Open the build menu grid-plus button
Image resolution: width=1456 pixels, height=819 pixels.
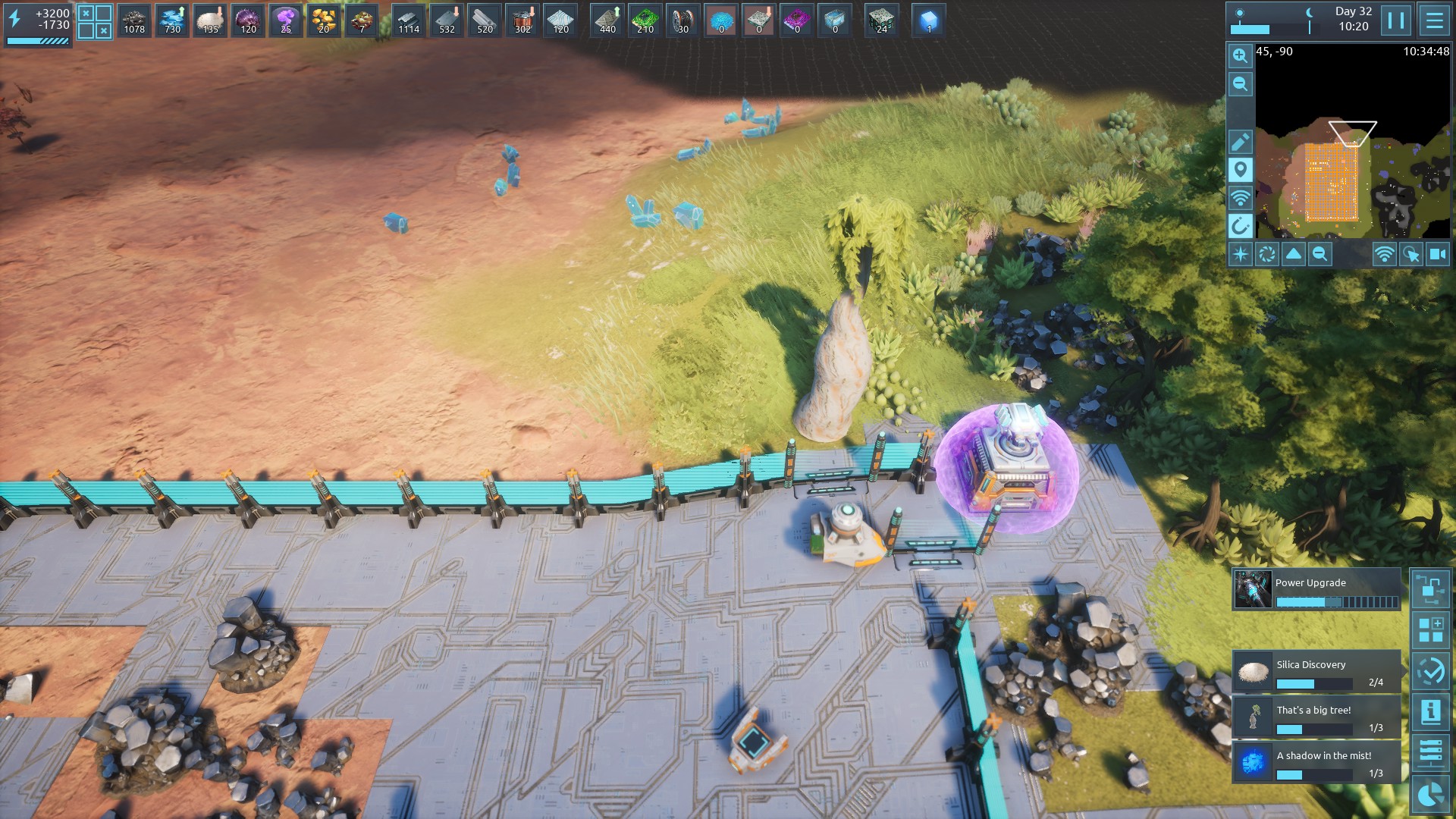pyautogui.click(x=1430, y=630)
